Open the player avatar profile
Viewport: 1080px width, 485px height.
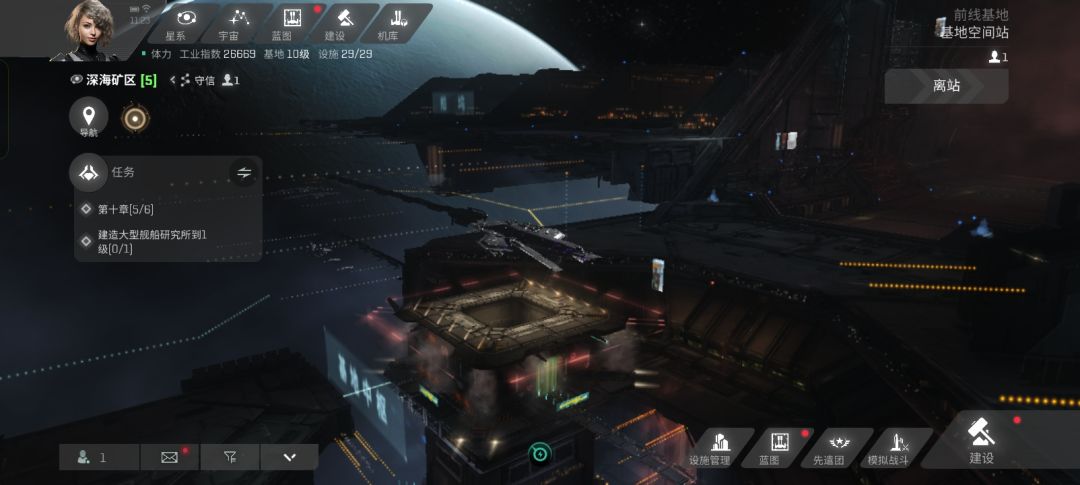coord(90,30)
